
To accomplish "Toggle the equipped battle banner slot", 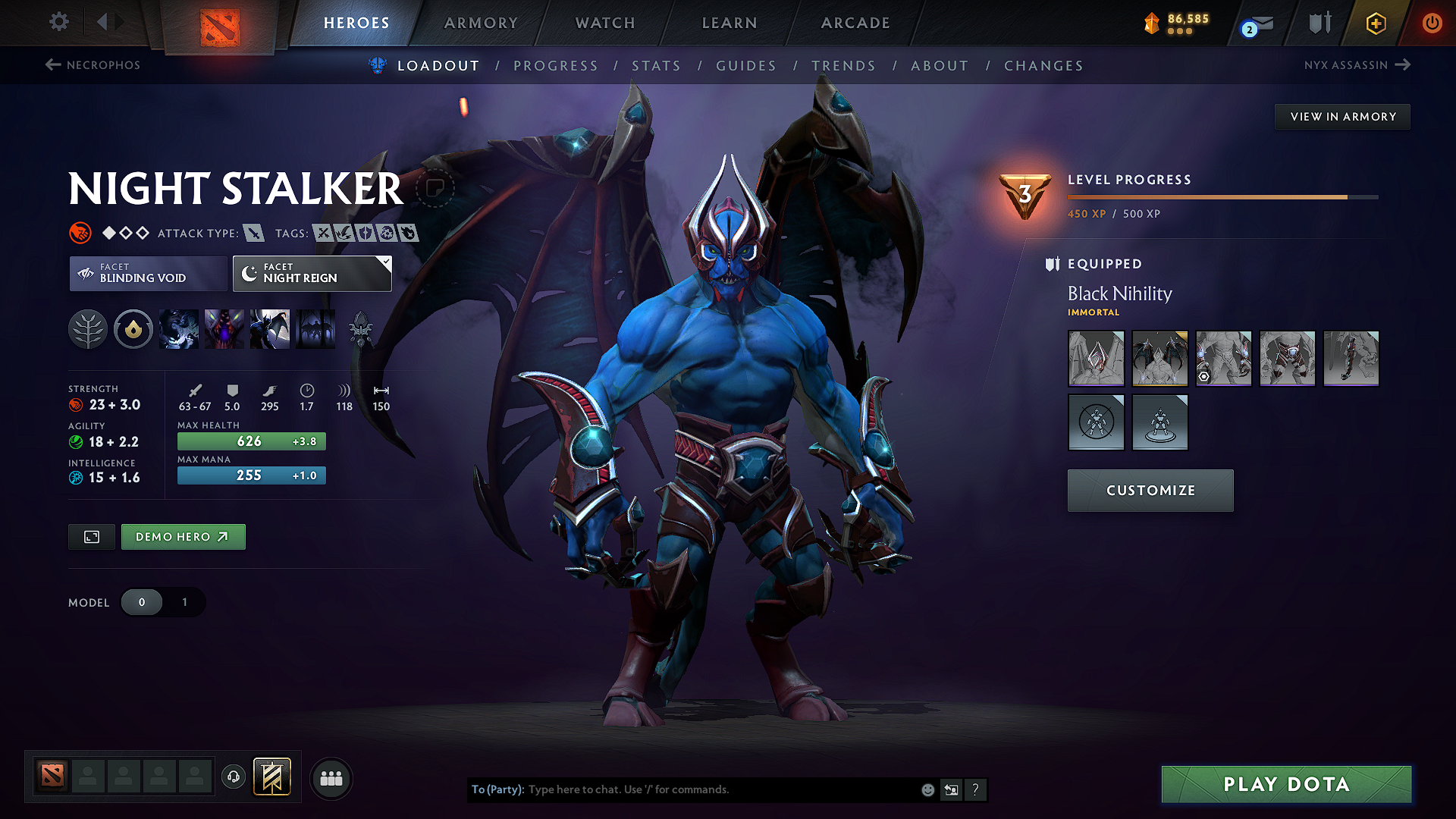I will (x=271, y=777).
